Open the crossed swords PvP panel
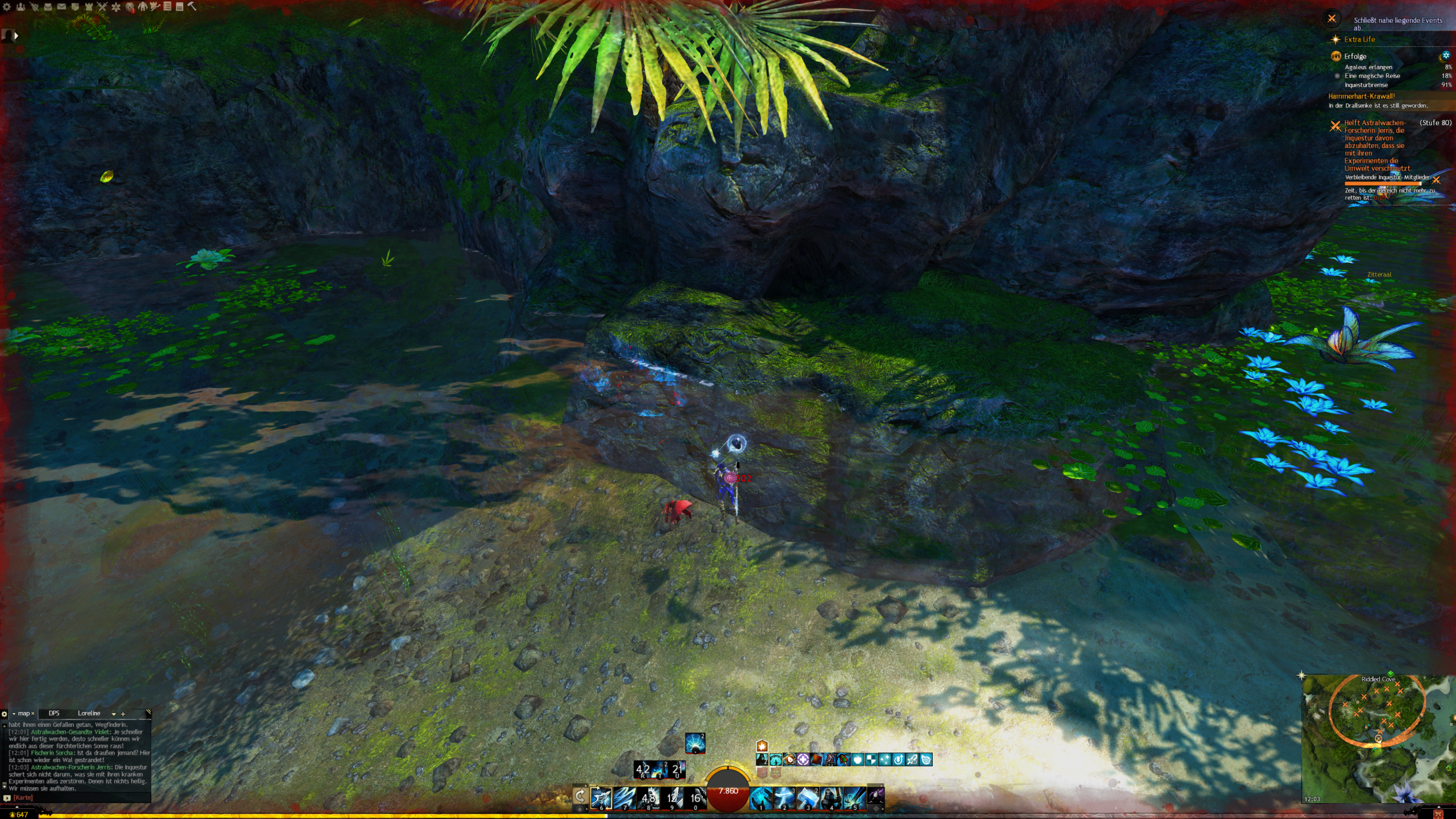The image size is (1456, 819). tap(102, 7)
